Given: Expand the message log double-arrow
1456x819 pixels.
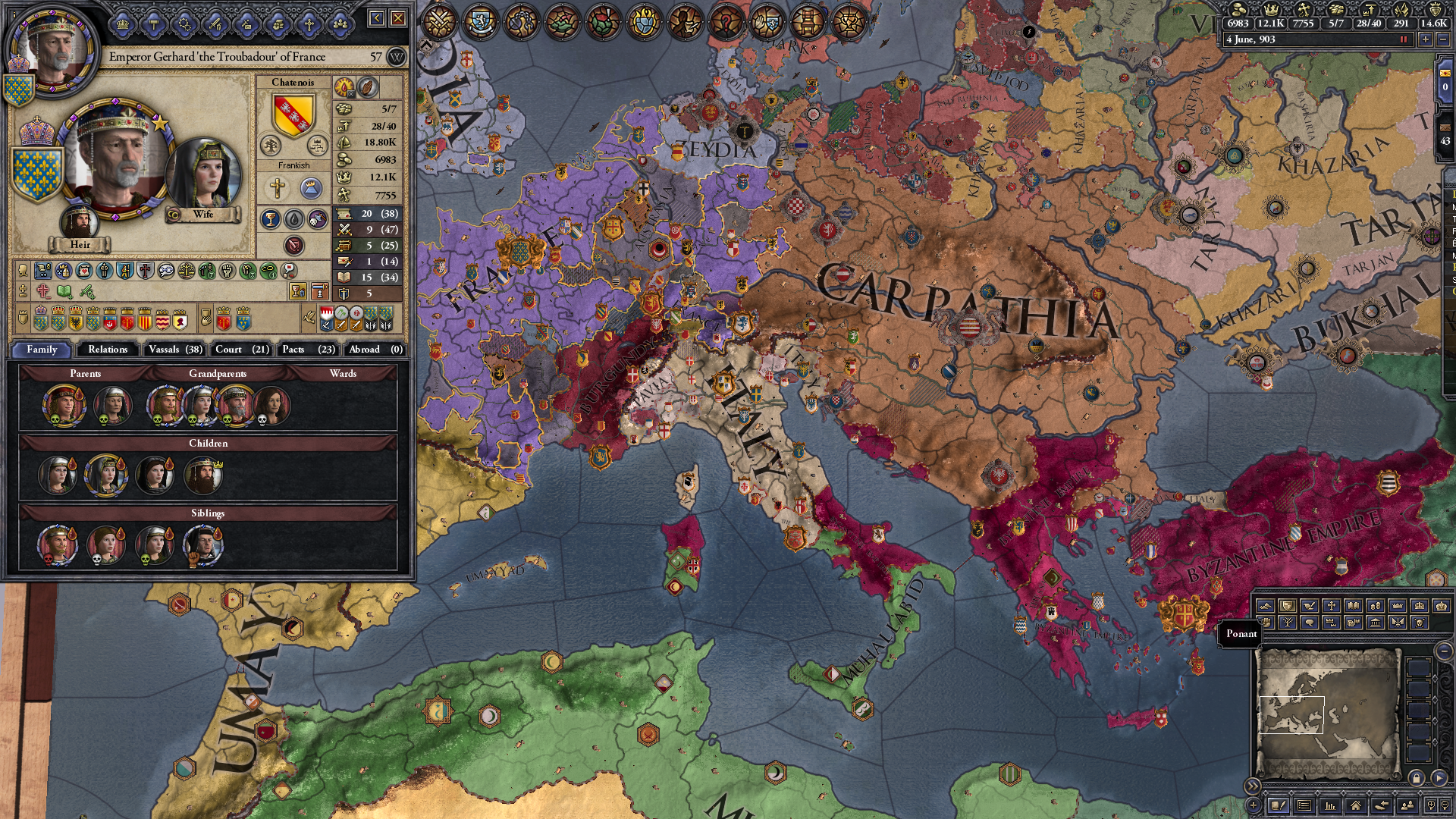Looking at the screenshot, I should tap(1253, 786).
